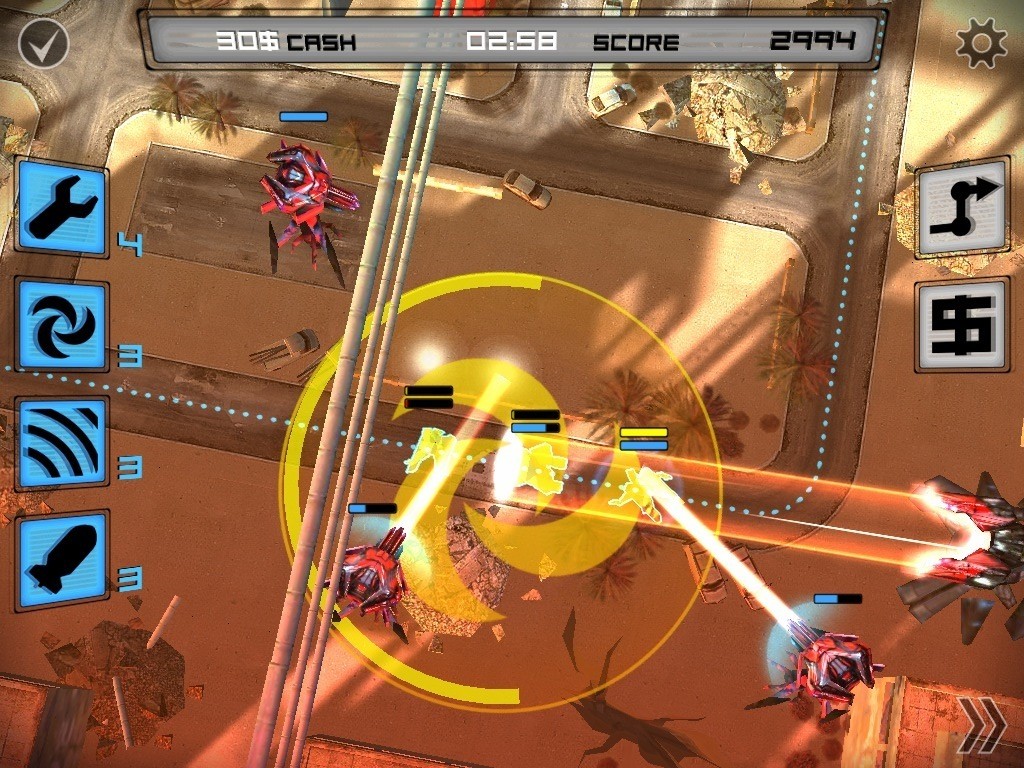The height and width of the screenshot is (768, 1024).
Task: Use the swirl smoke screen ability
Action: (62, 326)
